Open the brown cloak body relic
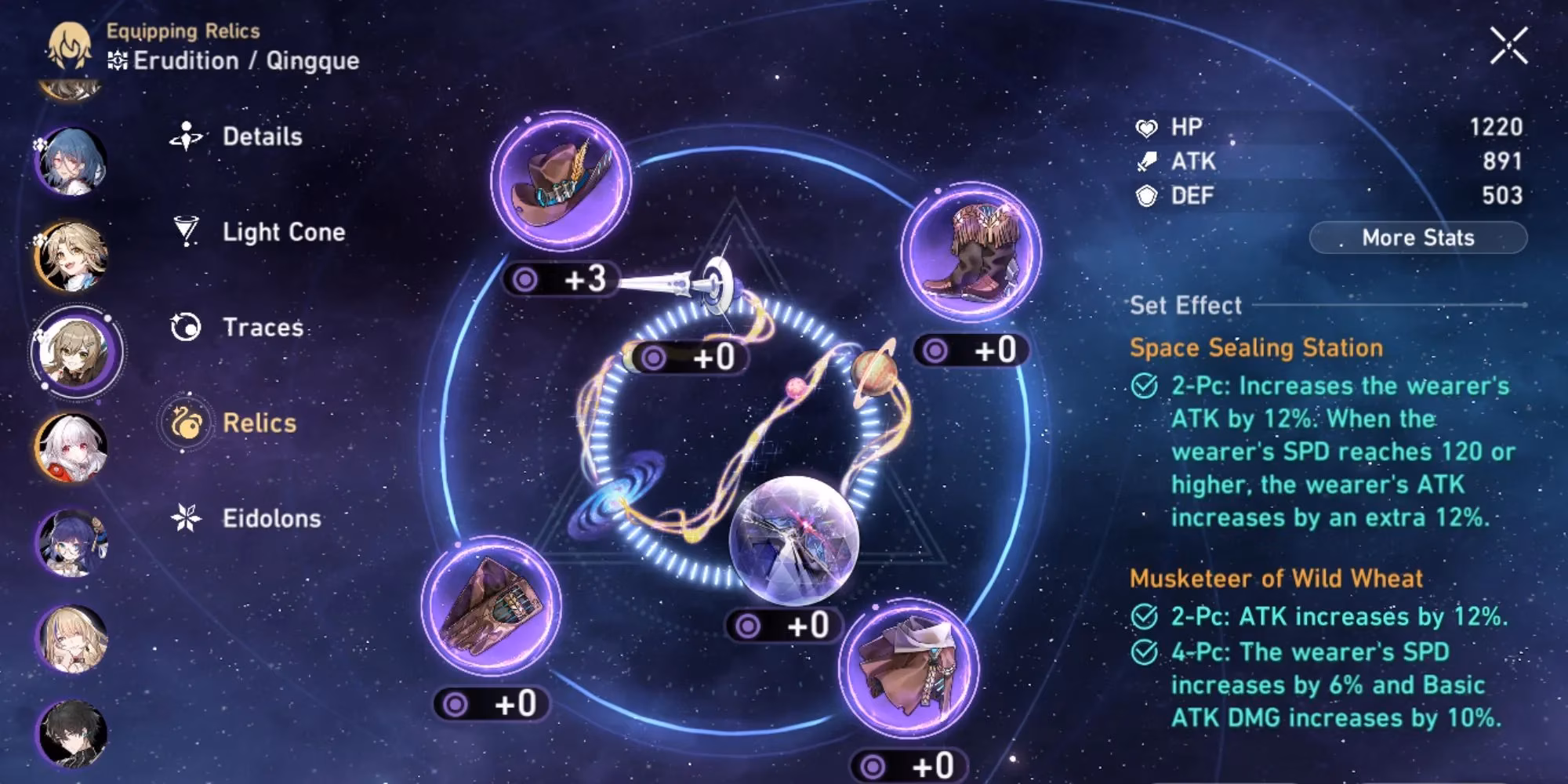The height and width of the screenshot is (784, 1568). pos(909,667)
